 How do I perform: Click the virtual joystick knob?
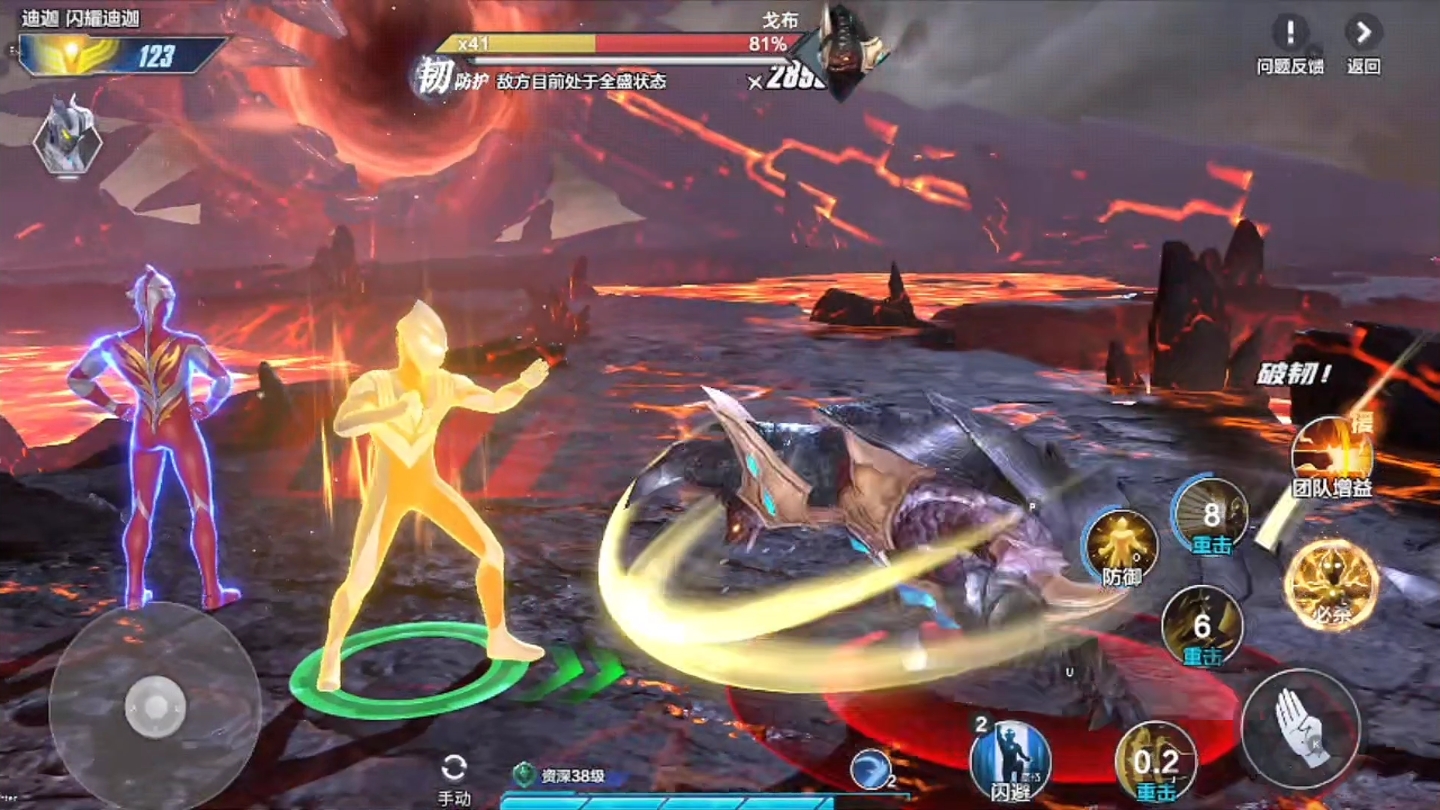[x=155, y=707]
